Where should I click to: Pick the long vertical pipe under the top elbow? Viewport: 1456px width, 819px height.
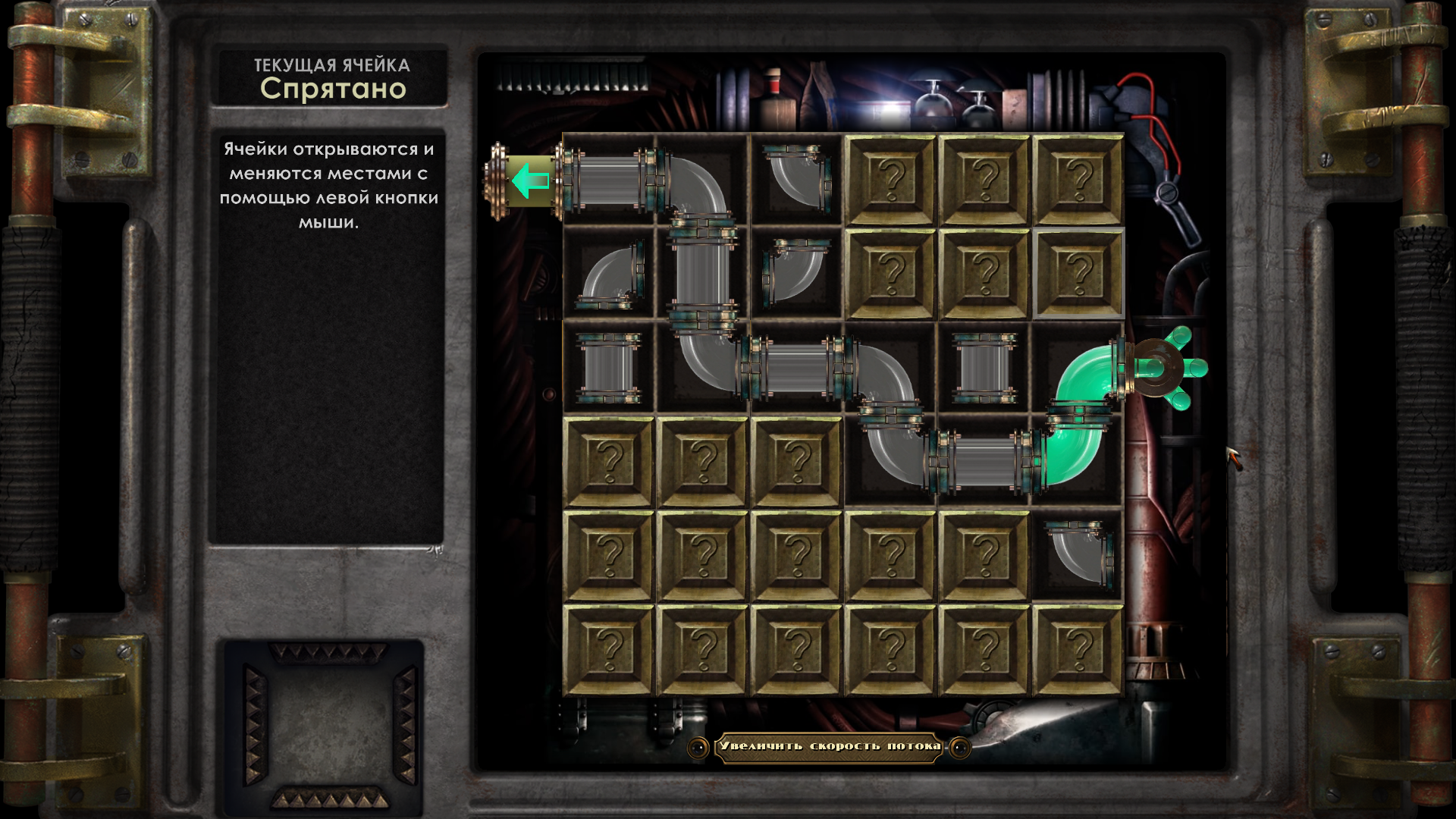tap(703, 273)
